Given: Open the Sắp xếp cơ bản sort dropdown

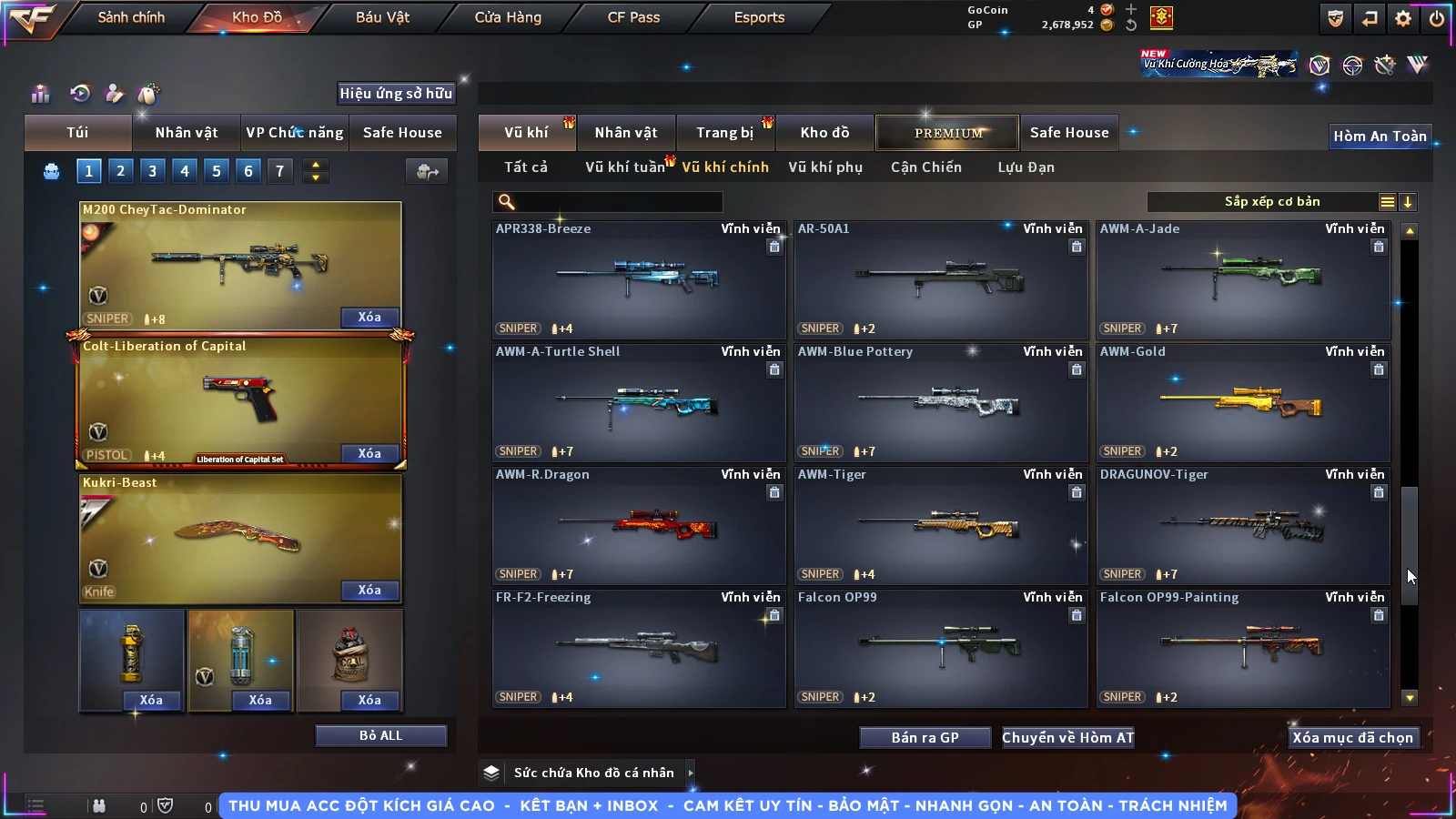Looking at the screenshot, I should tap(1272, 202).
